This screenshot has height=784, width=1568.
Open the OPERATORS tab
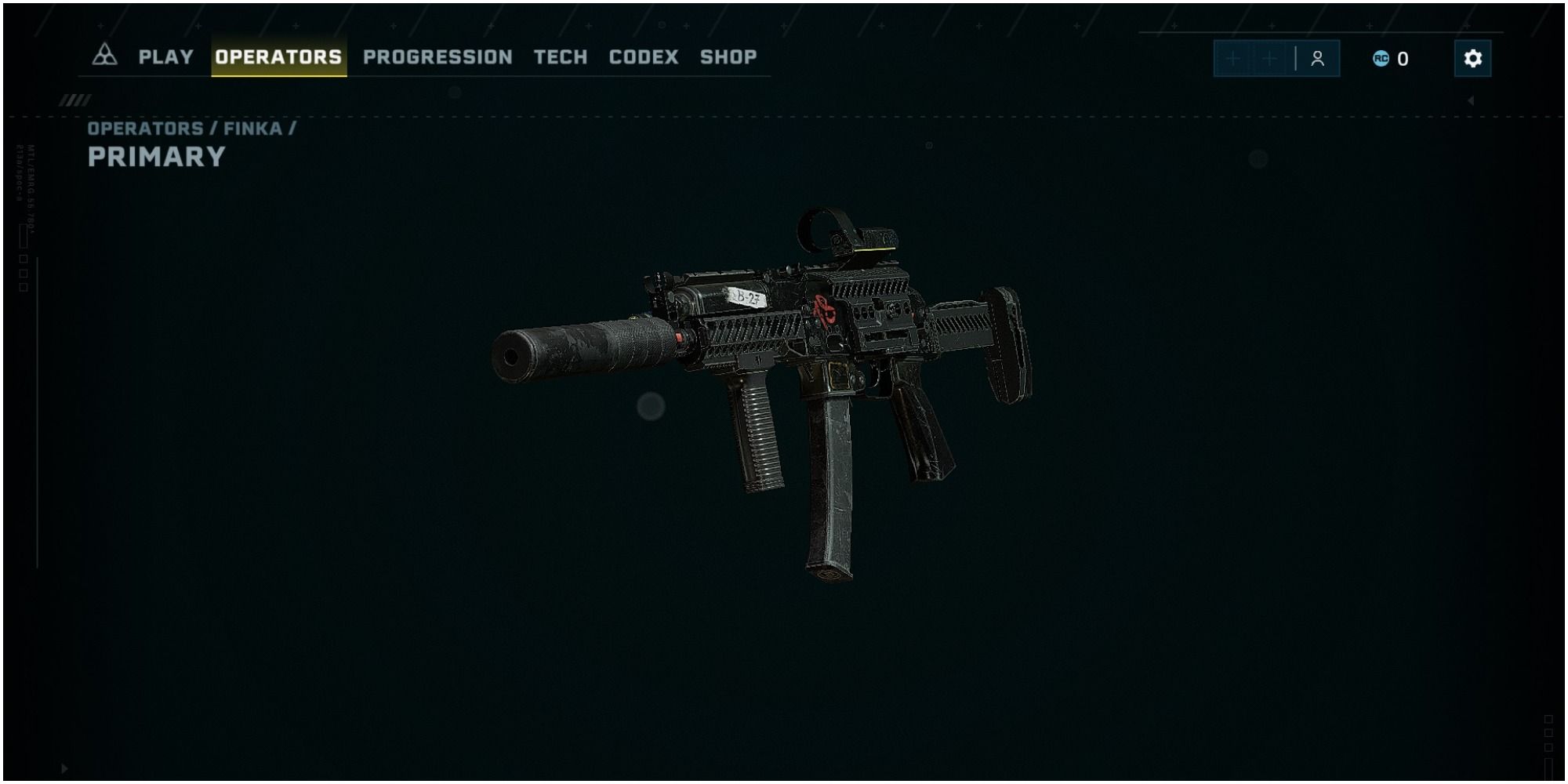tap(280, 56)
